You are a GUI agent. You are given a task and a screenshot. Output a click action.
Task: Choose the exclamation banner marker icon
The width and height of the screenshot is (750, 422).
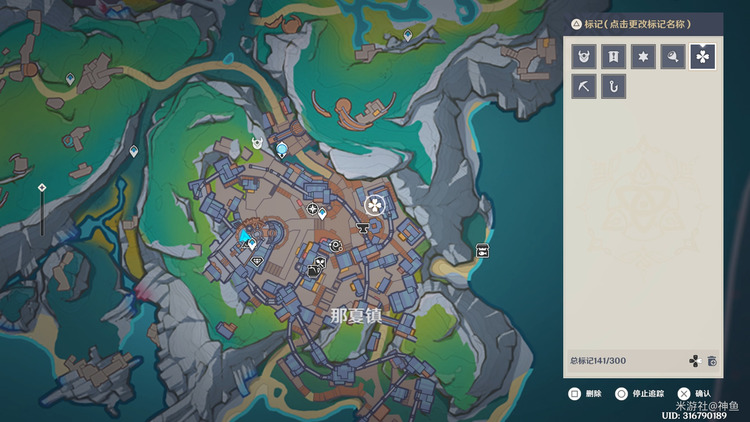pos(614,57)
